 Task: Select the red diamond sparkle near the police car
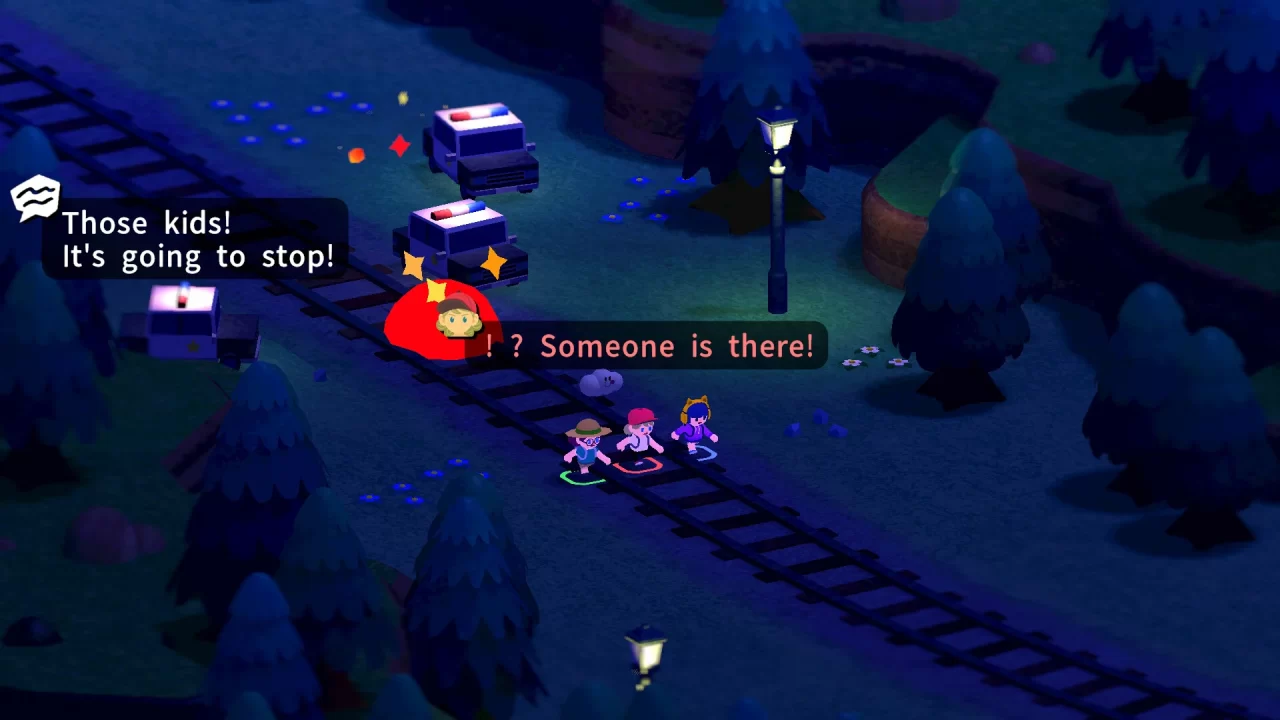pos(399,146)
